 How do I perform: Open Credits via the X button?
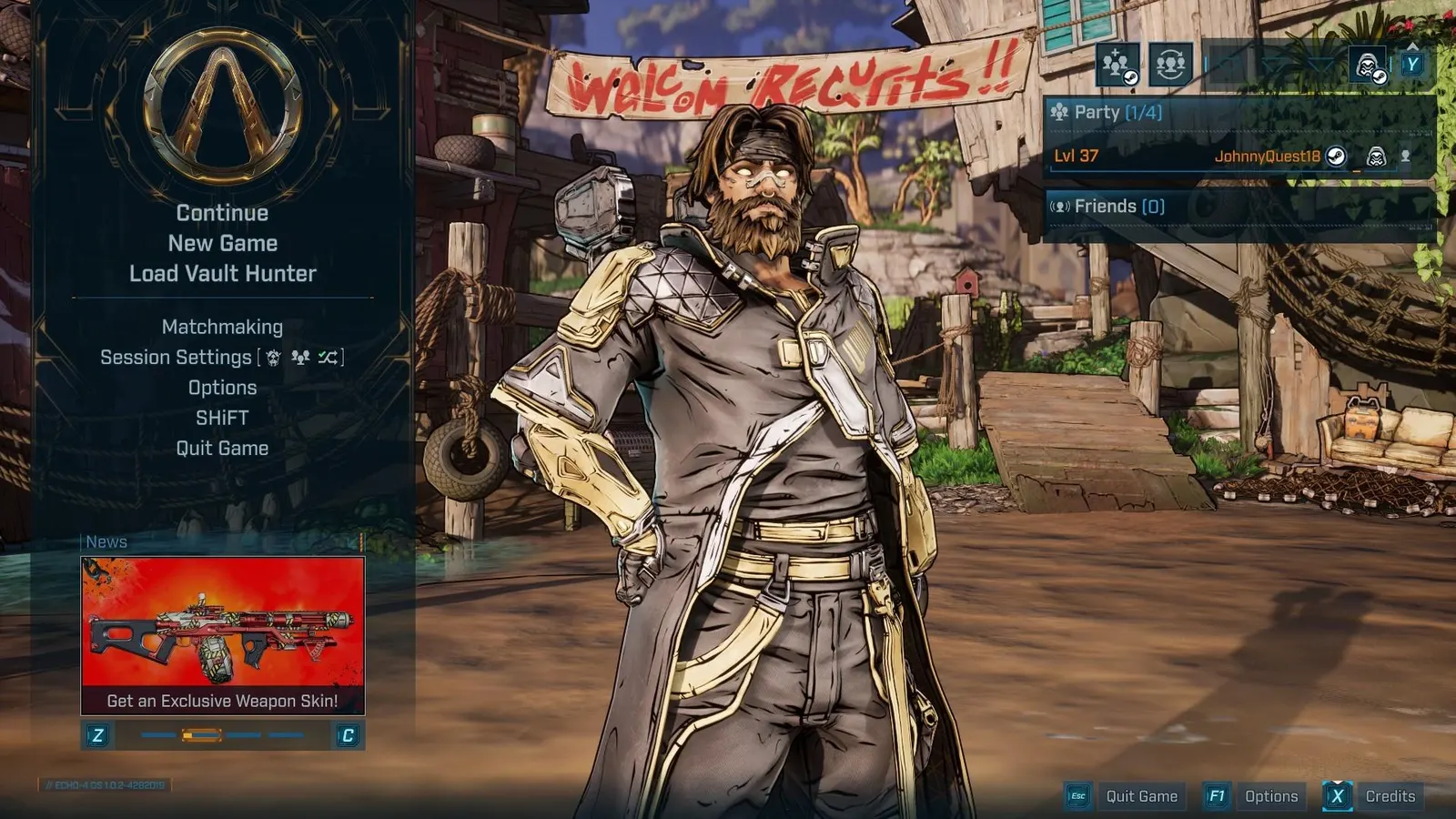1337,795
